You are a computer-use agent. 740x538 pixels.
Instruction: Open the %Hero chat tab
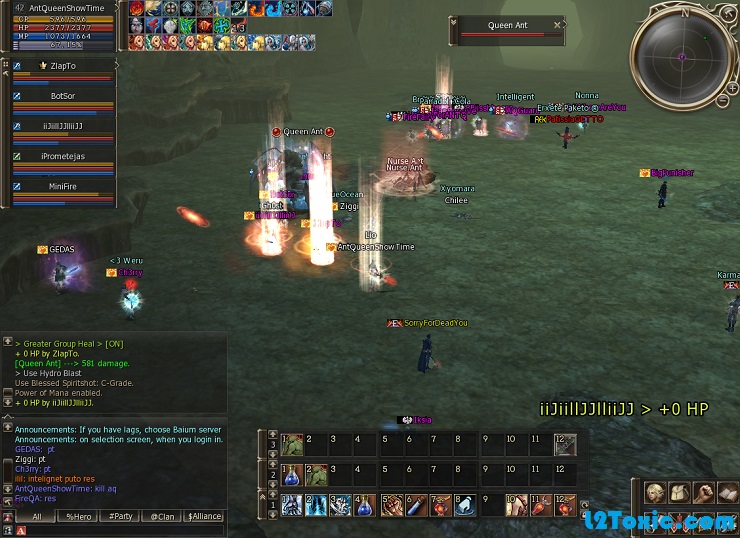tap(78, 516)
